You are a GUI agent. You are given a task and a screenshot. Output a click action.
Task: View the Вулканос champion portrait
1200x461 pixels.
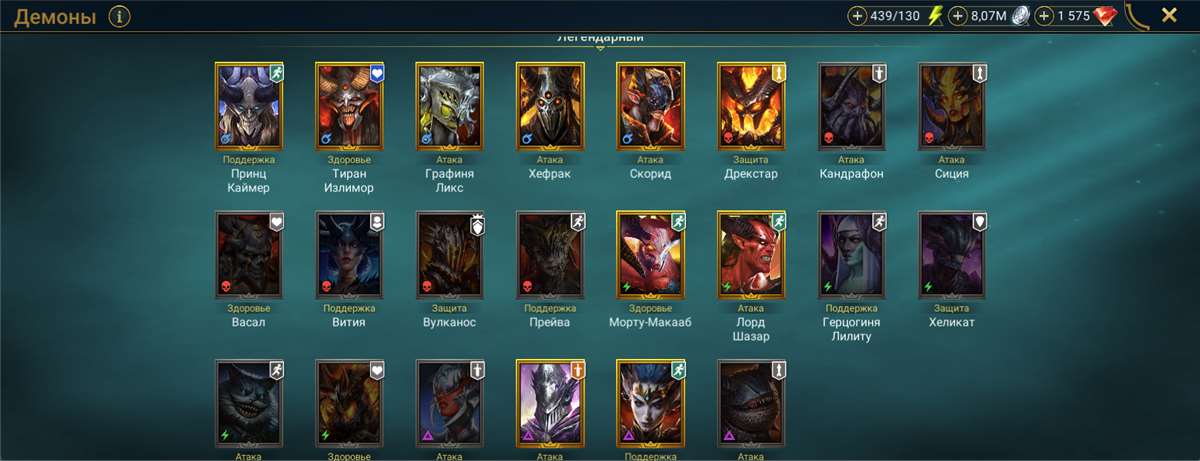point(450,254)
